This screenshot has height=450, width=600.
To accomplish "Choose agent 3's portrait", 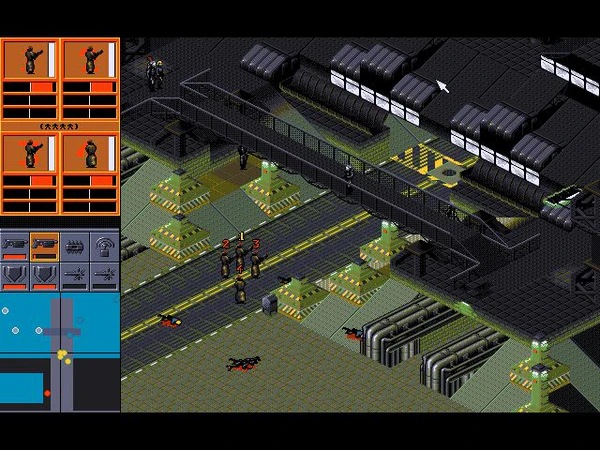I will pos(30,154).
